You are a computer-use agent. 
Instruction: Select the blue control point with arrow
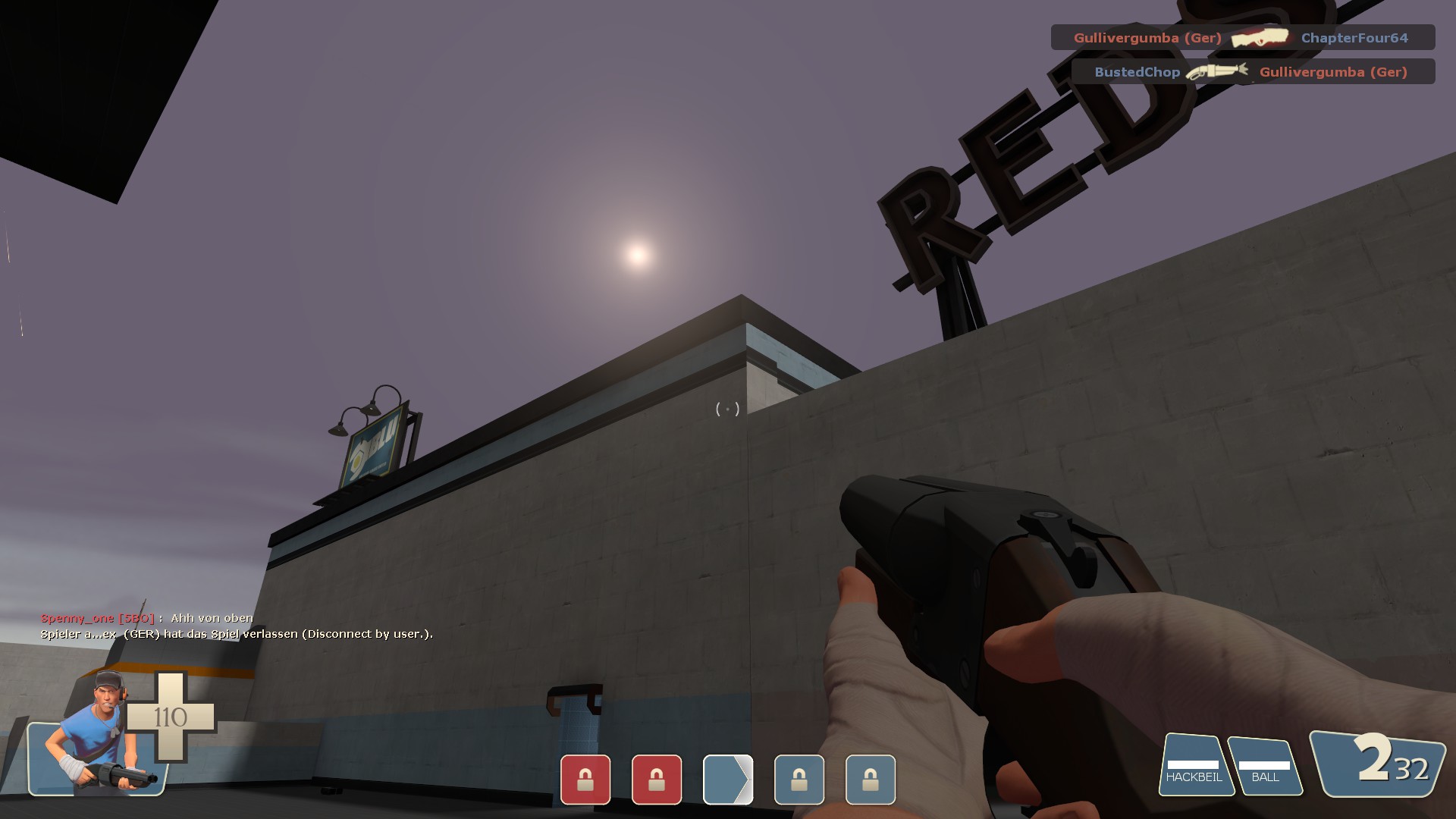coord(728,779)
